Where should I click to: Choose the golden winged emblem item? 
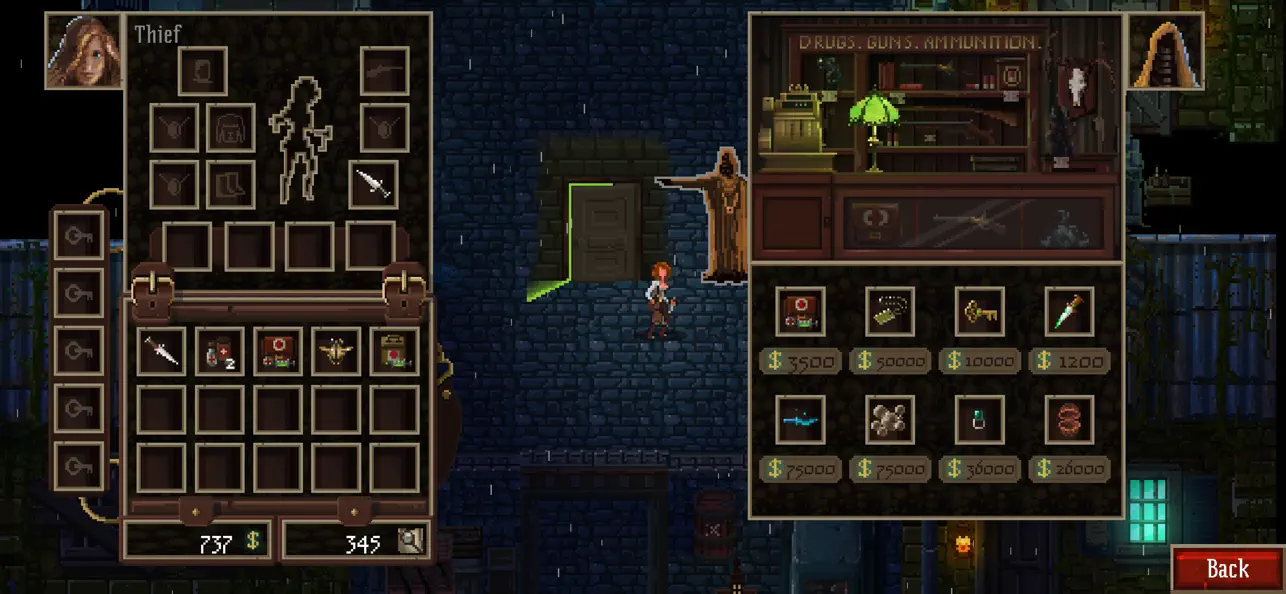pos(335,352)
